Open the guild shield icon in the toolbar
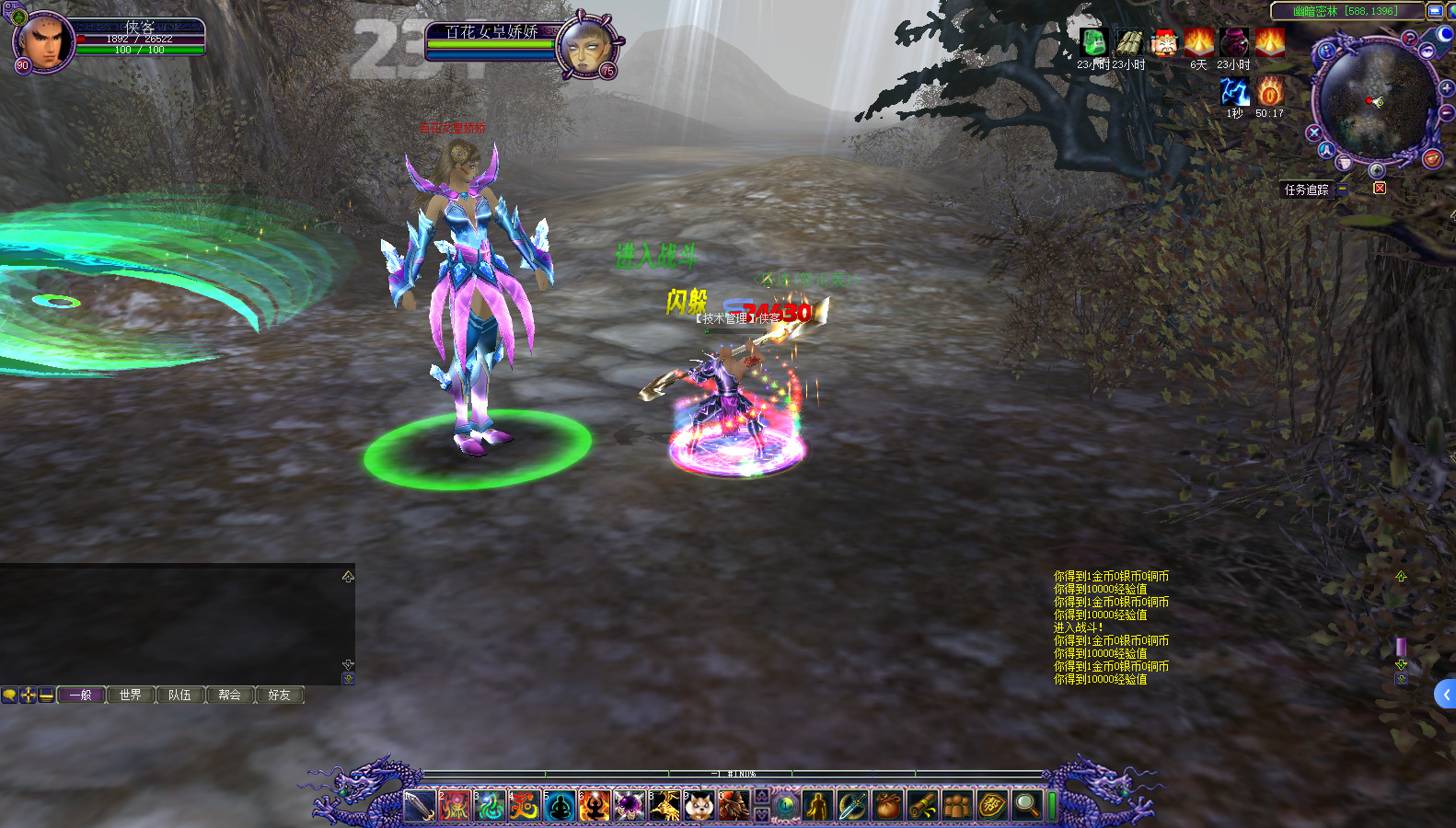This screenshot has height=828, width=1456. point(992,806)
